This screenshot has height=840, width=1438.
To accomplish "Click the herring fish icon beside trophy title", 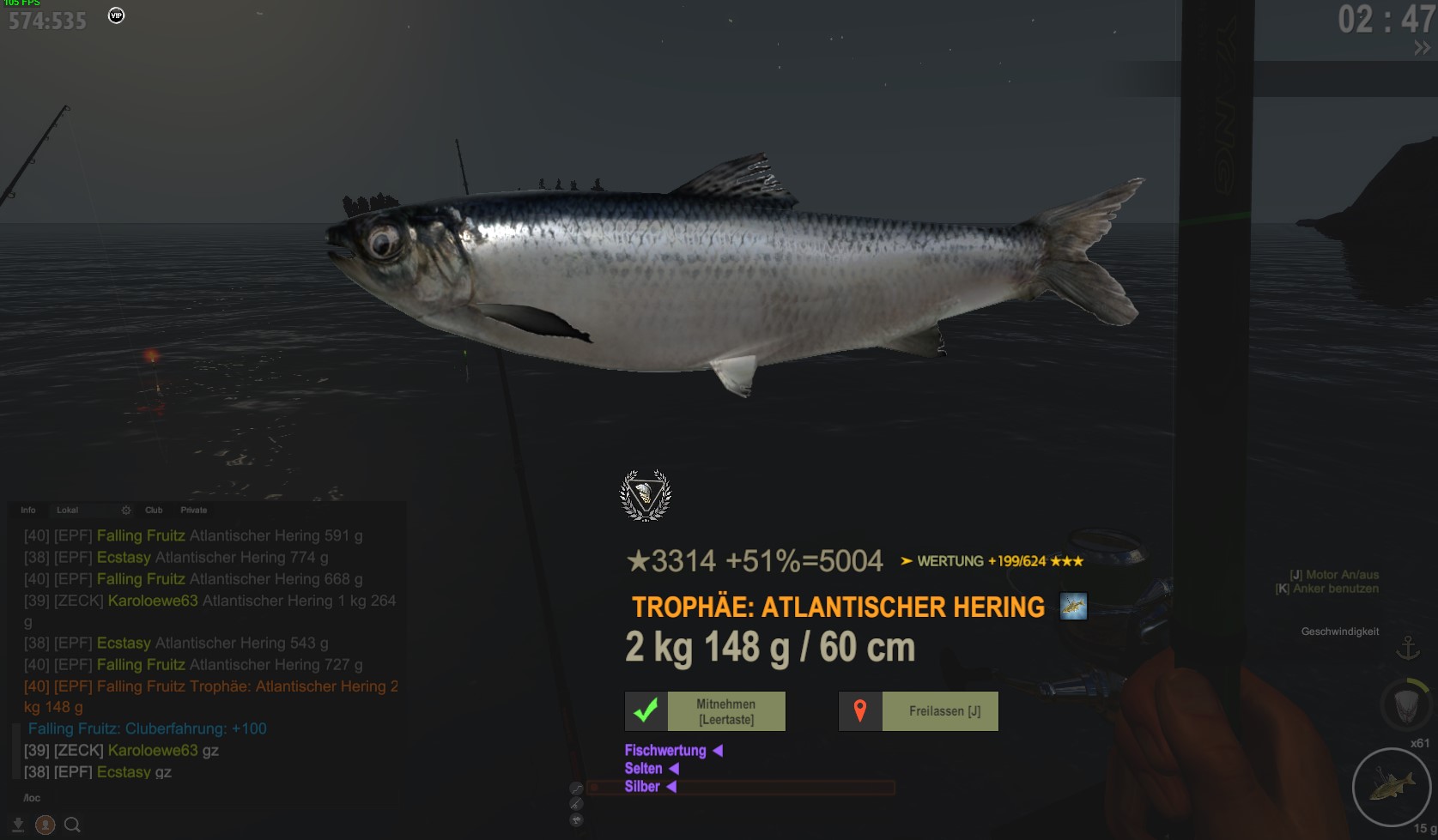I will click(1073, 607).
